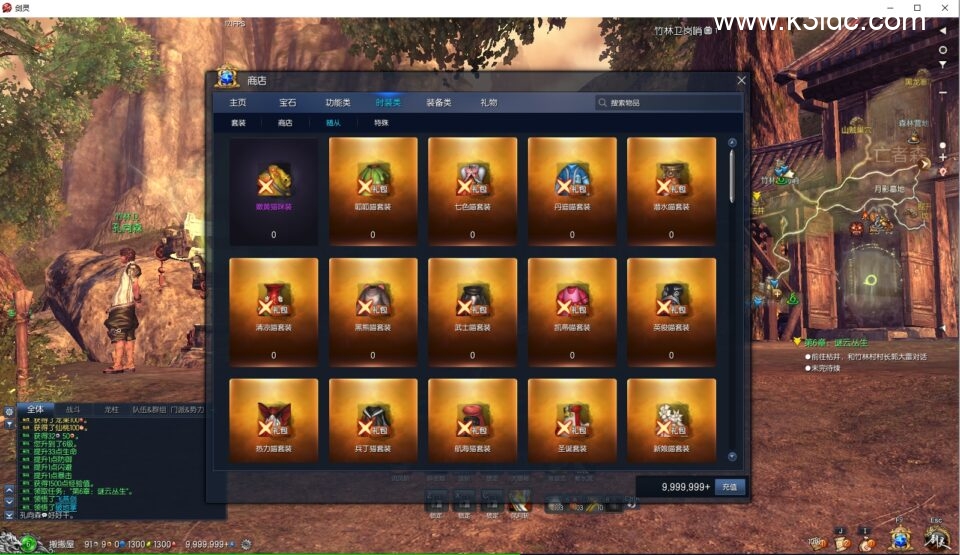
Task: Maximize the game window
Action: pos(917,8)
